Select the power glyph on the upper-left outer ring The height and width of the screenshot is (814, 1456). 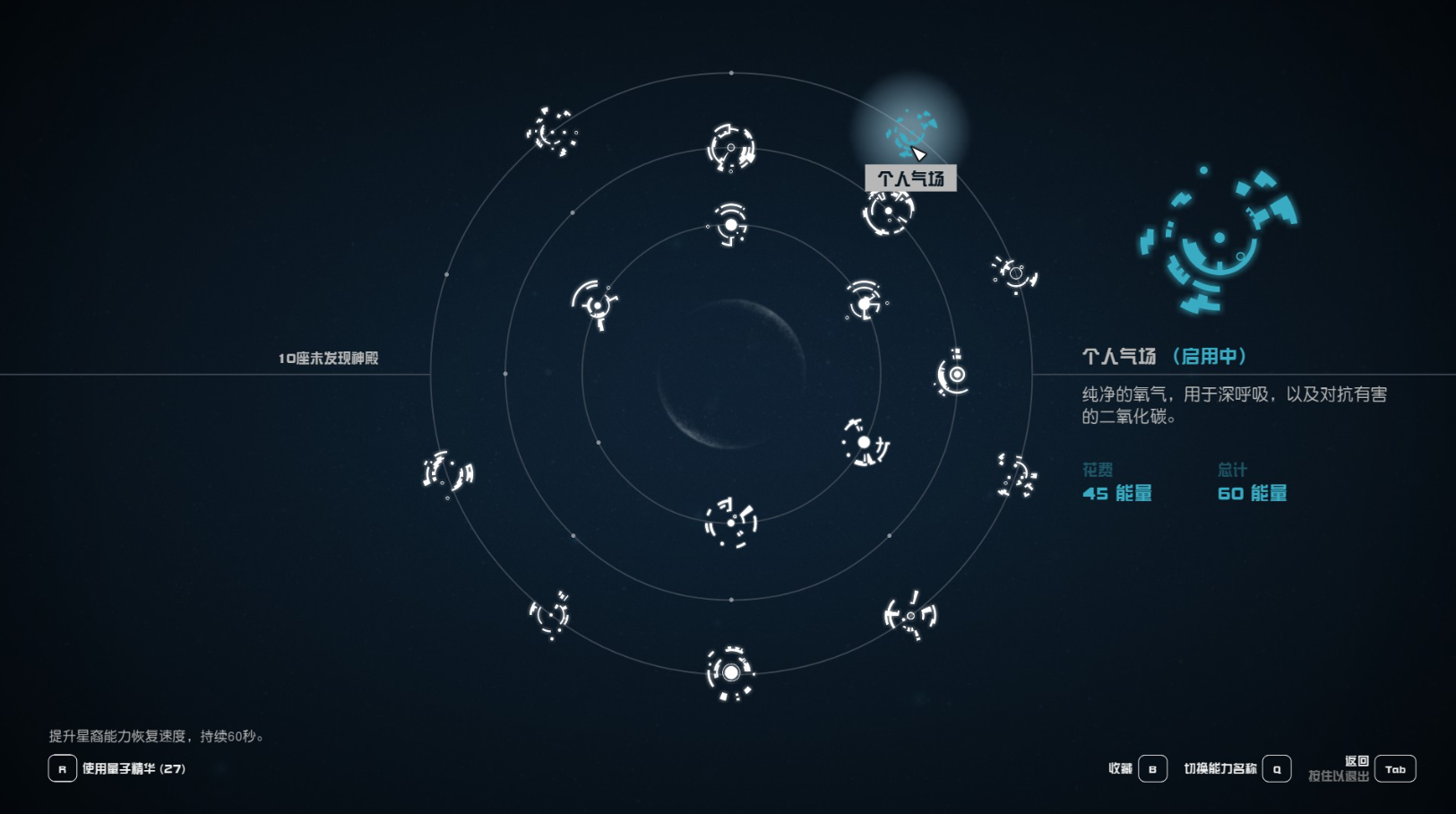tap(551, 133)
